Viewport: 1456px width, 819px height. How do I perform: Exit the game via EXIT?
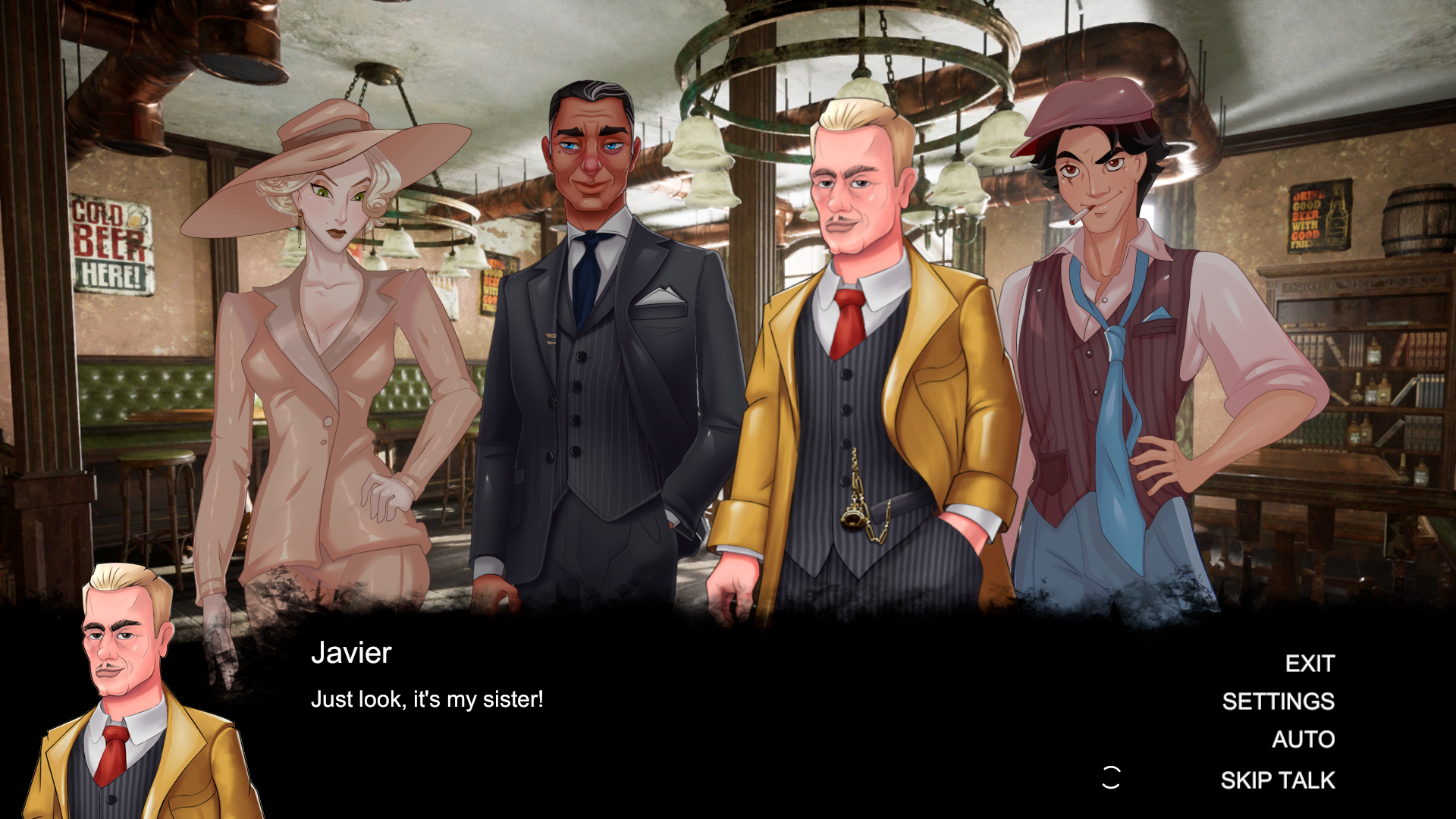pos(1309,664)
